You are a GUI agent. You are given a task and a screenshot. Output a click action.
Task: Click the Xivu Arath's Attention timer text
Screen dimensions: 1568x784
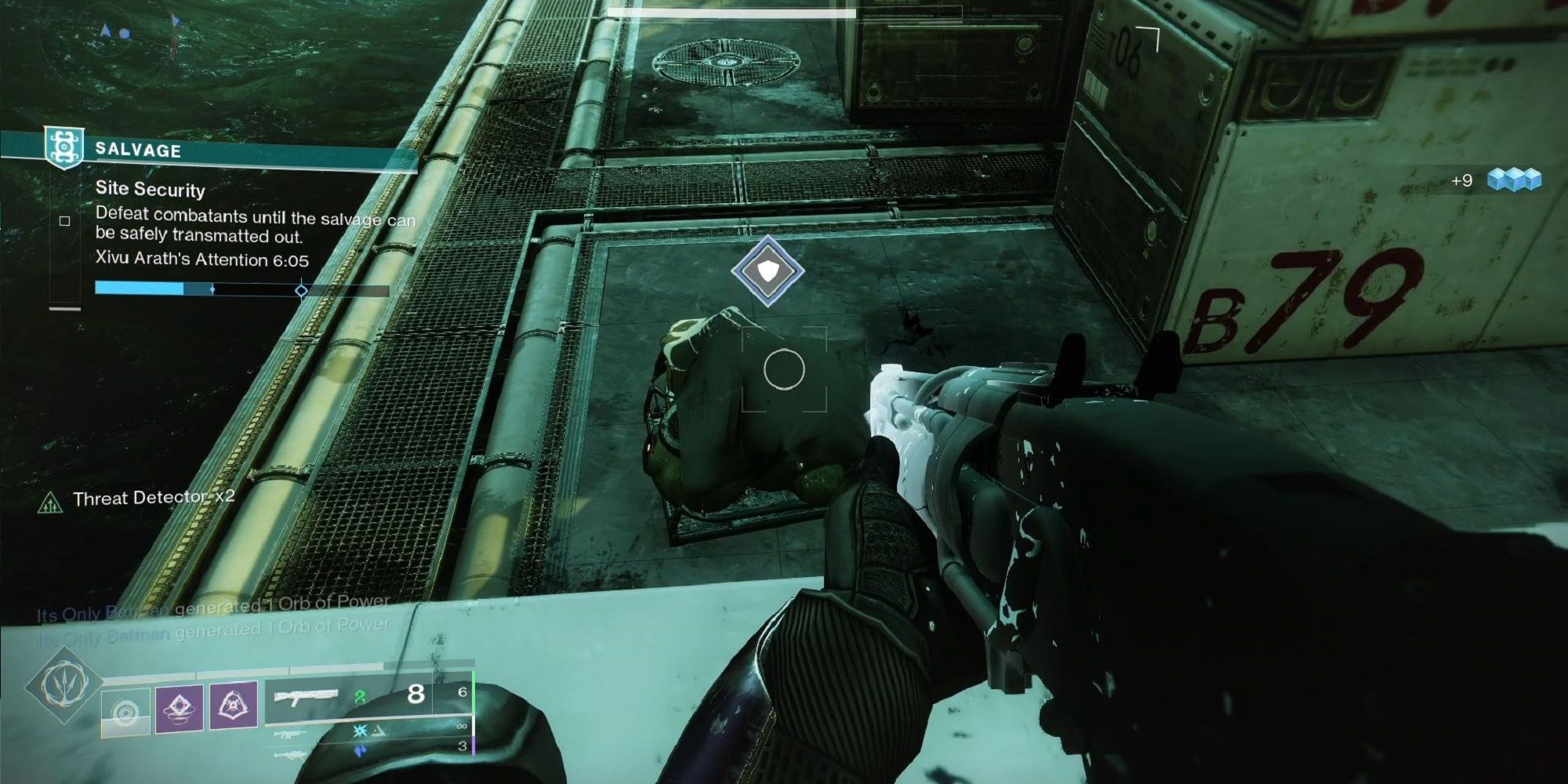[x=201, y=258]
